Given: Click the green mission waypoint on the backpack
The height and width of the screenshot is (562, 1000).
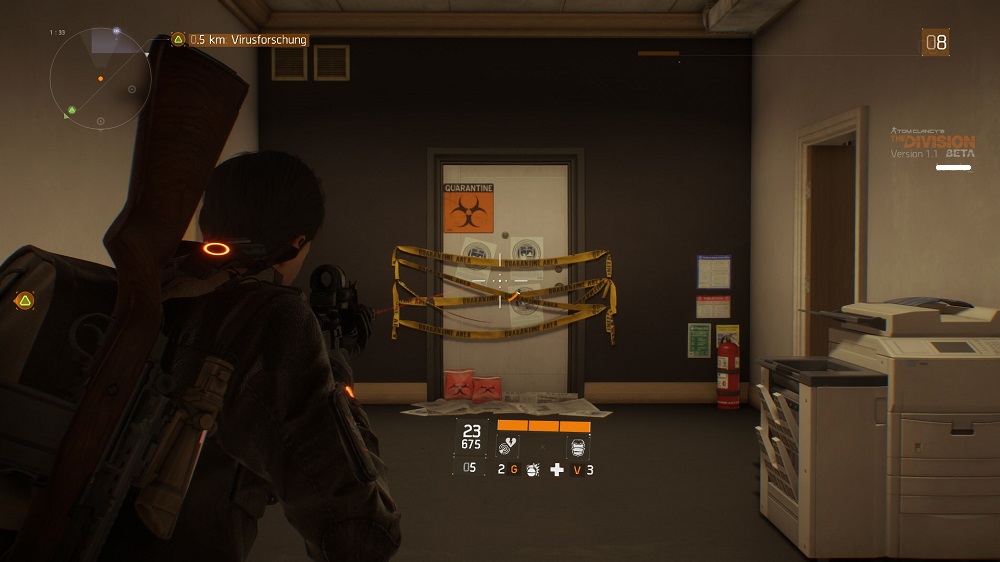Looking at the screenshot, I should click(x=24, y=299).
